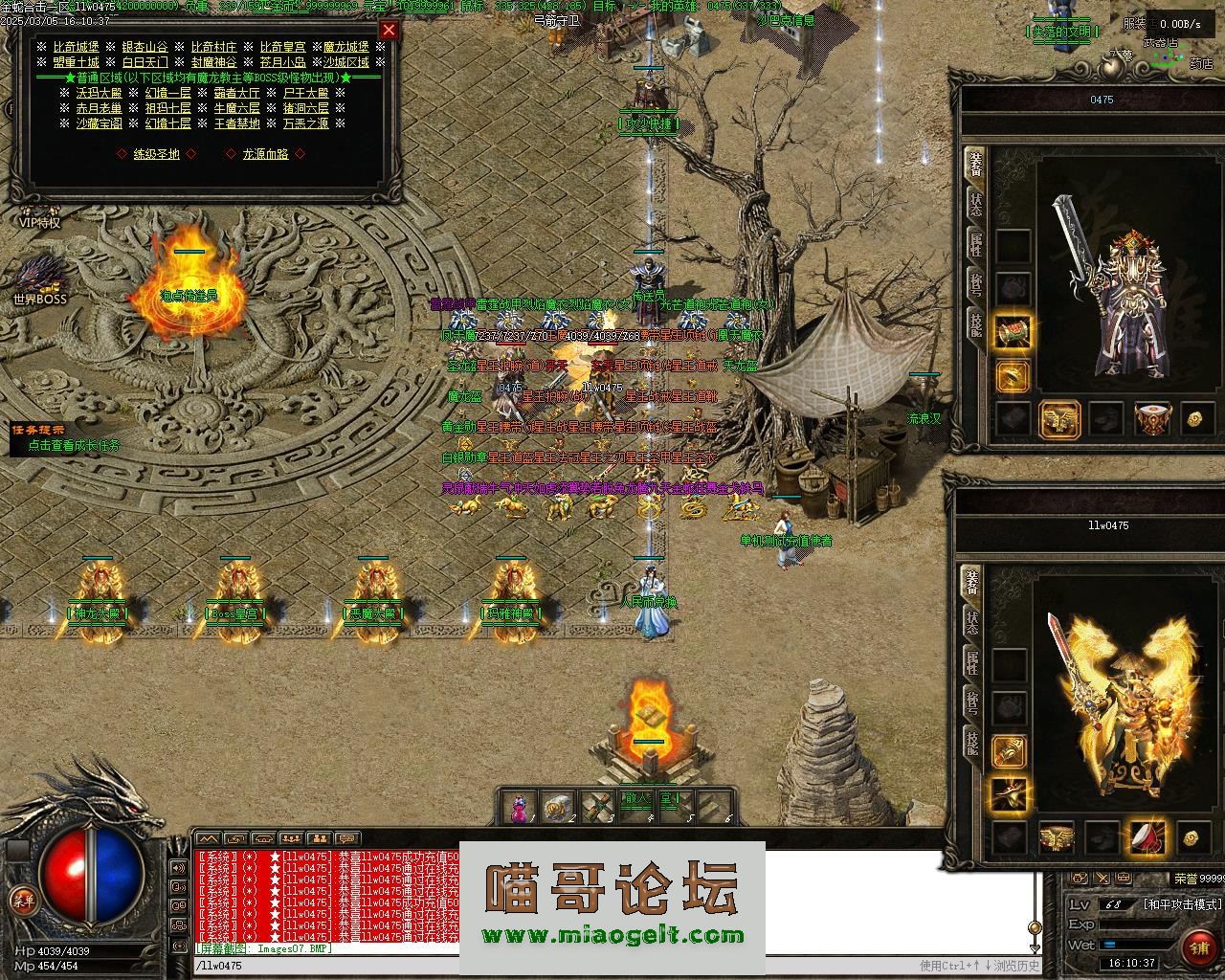
Task: Click the 点击查看成长任务 task hint
Action: point(74,444)
